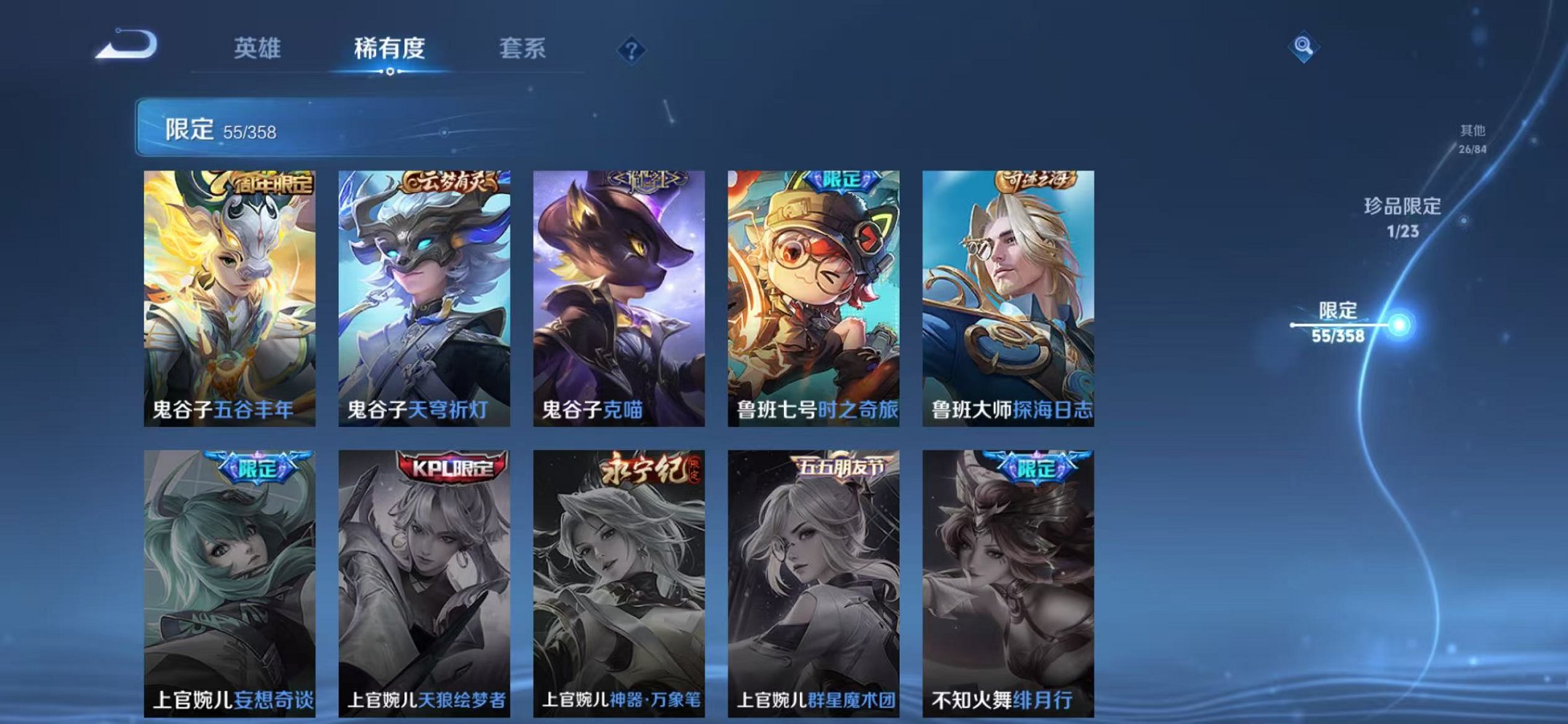
Task: Select the 稀有度 tab
Action: click(391, 50)
